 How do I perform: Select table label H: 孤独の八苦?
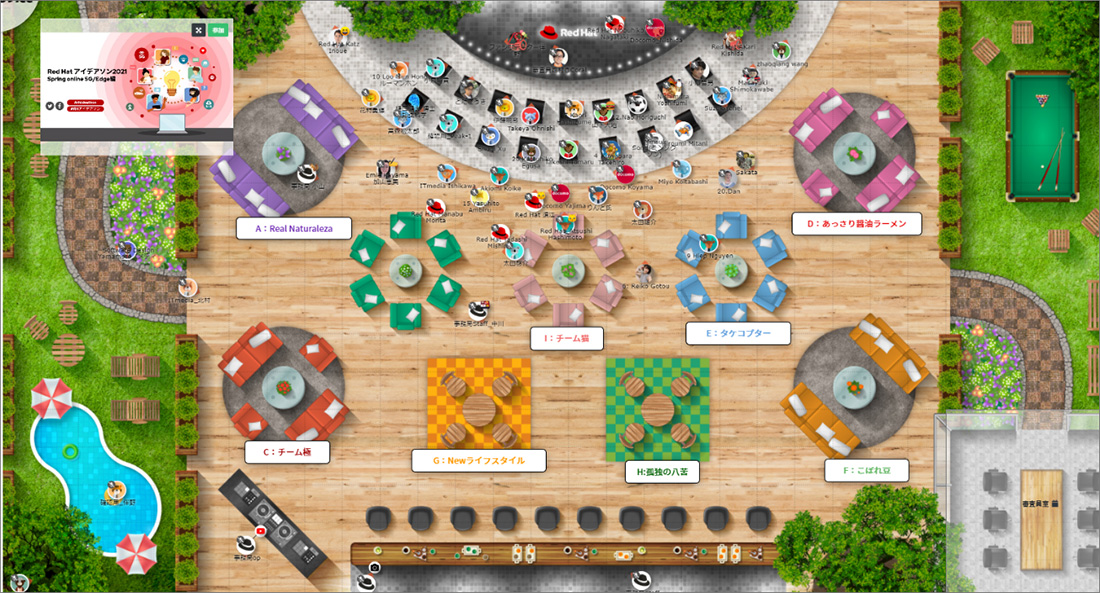click(x=661, y=472)
